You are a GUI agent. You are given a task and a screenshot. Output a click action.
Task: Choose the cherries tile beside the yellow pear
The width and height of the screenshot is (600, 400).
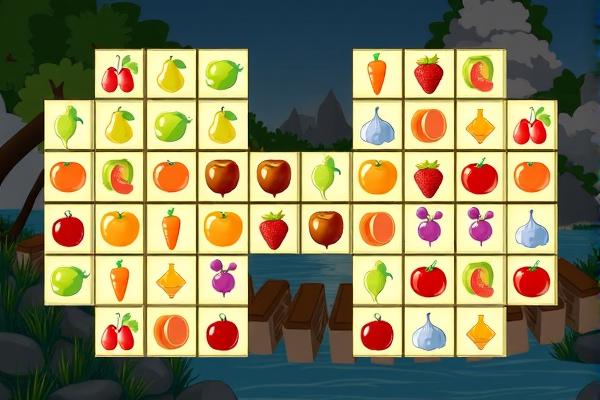coord(120,74)
